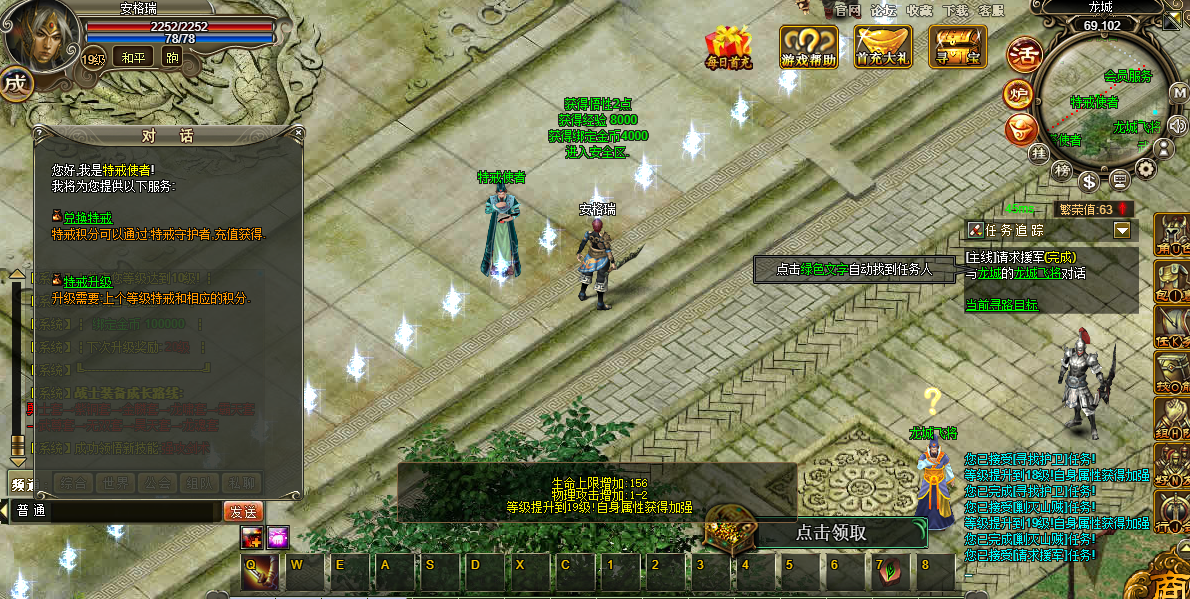
Task: Open the 寻宝 treasure chest button
Action: (957, 47)
